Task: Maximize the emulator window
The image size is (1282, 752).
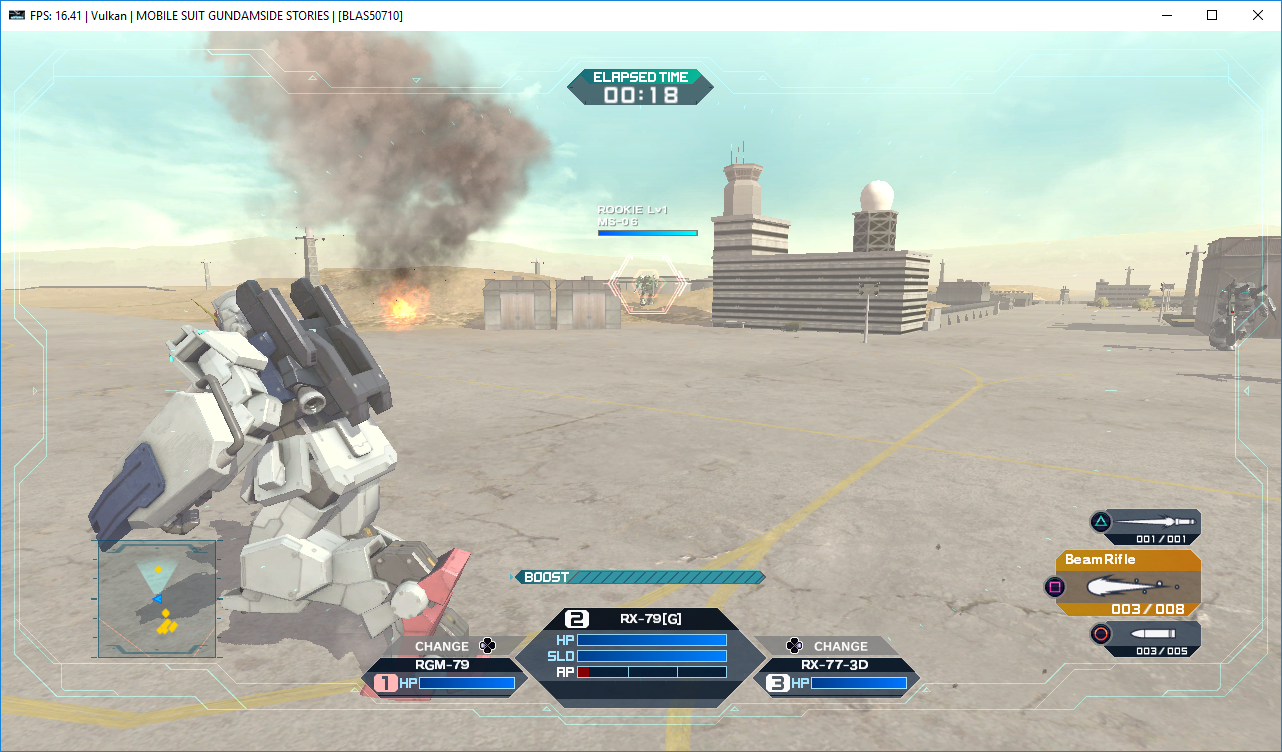Action: click(x=1212, y=15)
